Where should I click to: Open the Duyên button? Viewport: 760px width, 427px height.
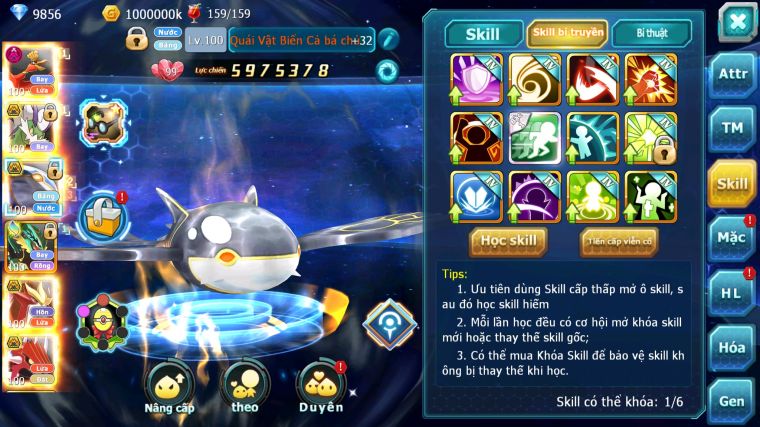[320, 387]
